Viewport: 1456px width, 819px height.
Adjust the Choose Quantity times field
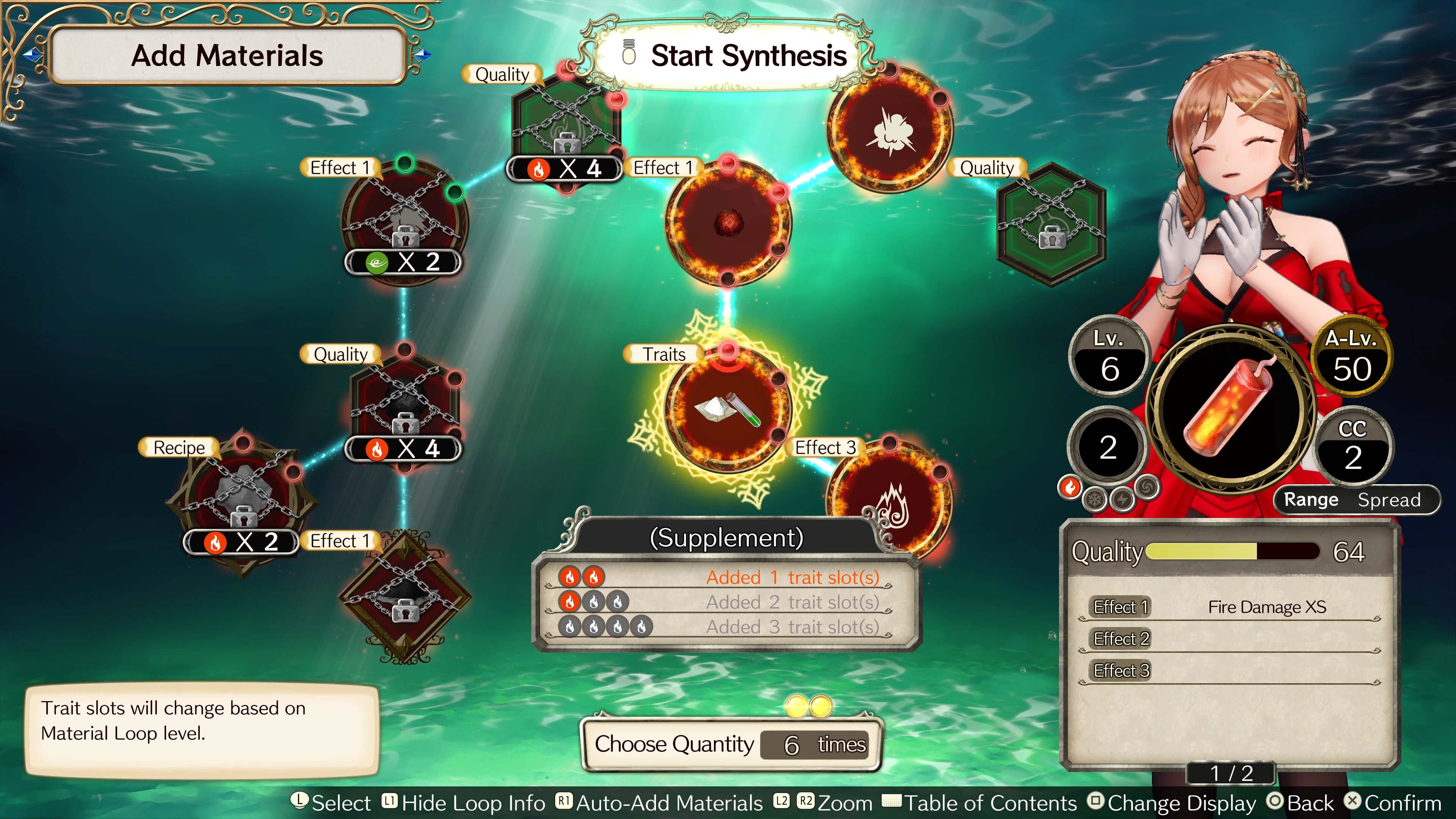tap(814, 744)
